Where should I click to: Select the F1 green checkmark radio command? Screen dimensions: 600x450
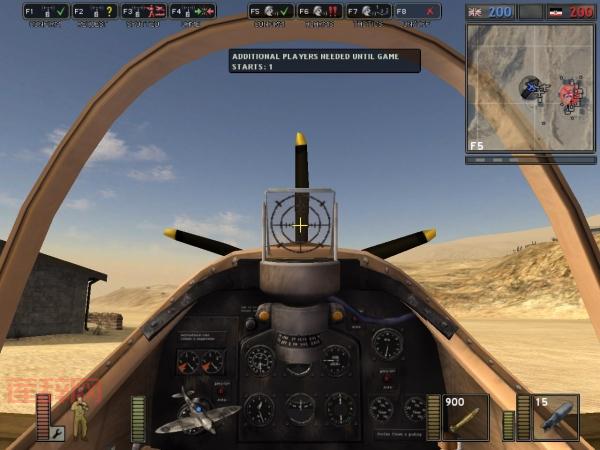pyautogui.click(x=46, y=11)
